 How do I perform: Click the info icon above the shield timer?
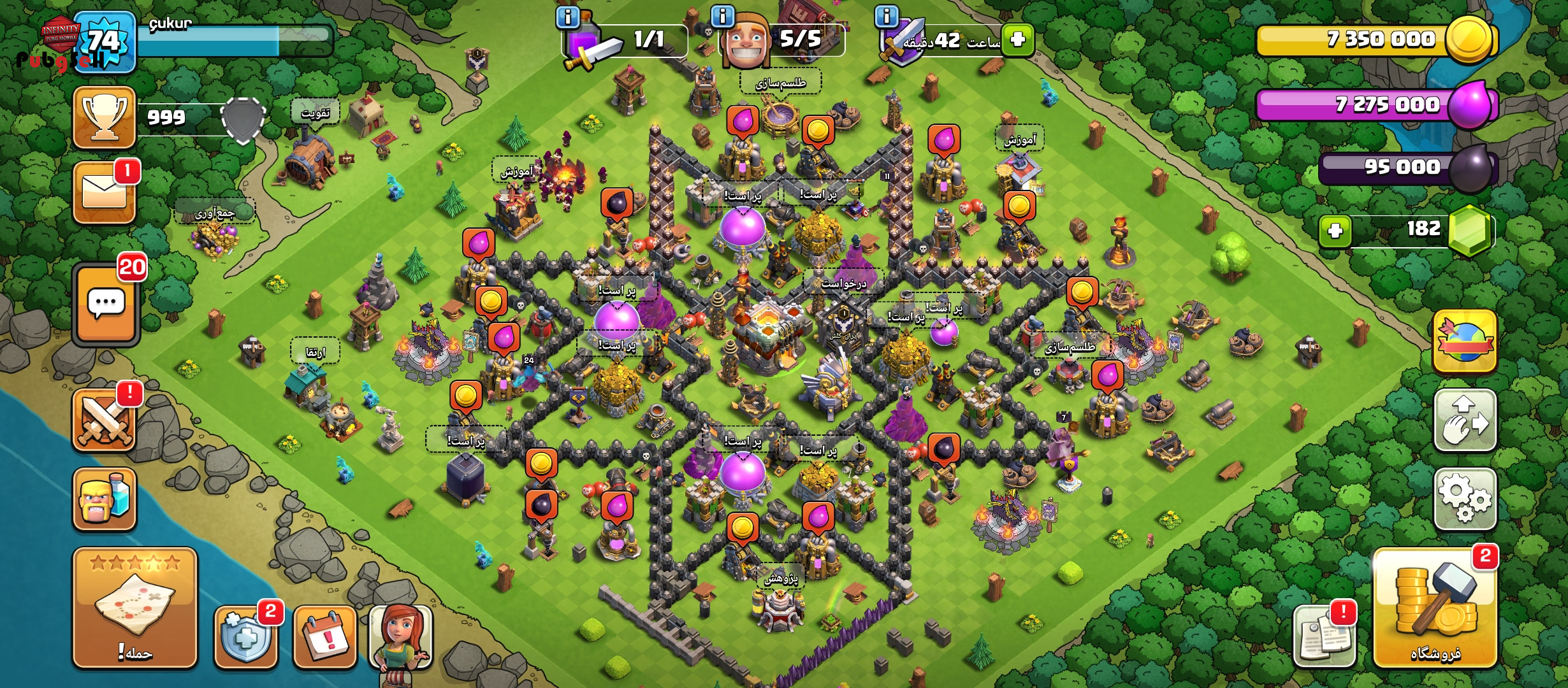tap(886, 17)
